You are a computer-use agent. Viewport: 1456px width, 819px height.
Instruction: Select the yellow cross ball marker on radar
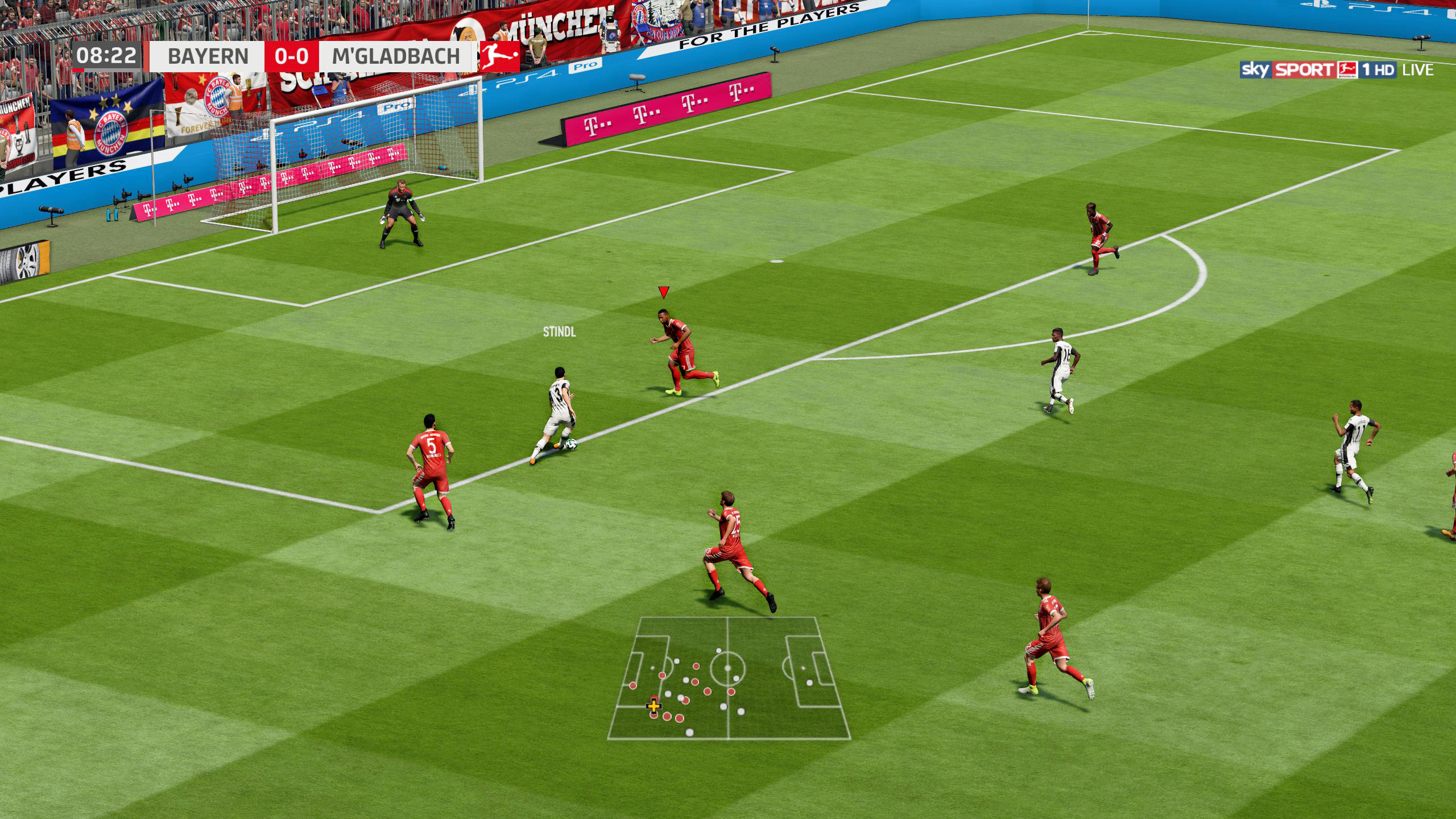(654, 707)
